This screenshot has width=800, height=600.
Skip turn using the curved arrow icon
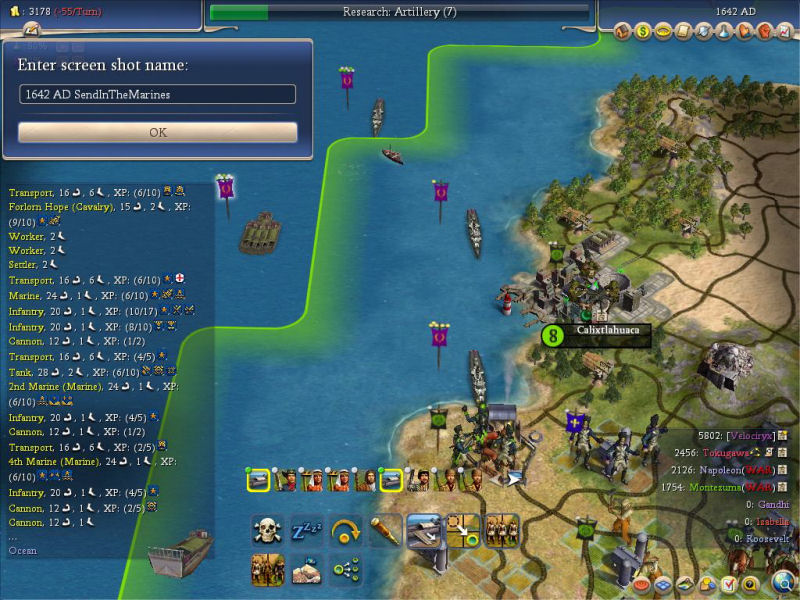pos(346,530)
